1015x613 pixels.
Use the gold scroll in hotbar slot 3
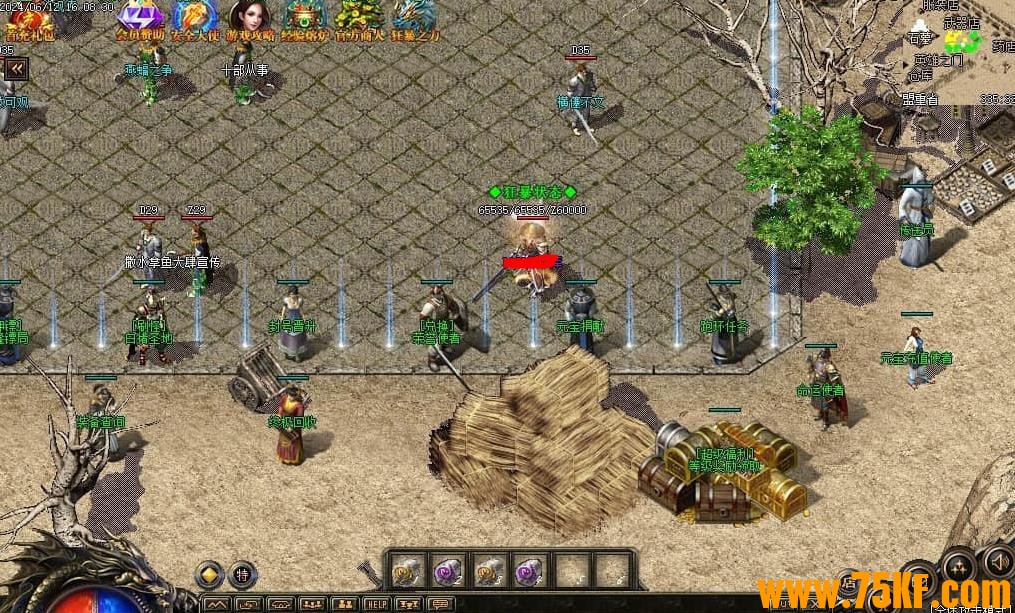tap(488, 571)
